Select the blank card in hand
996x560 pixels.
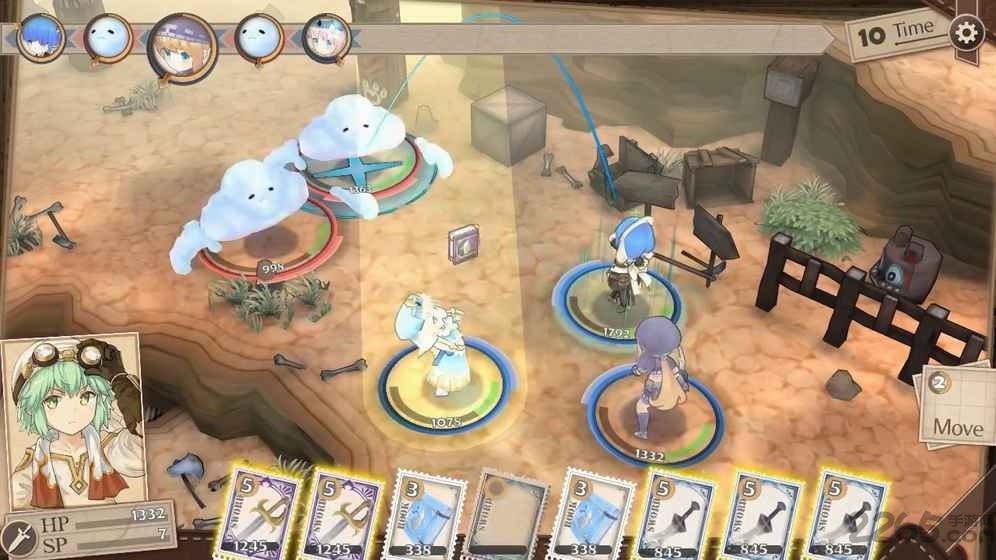(x=510, y=513)
